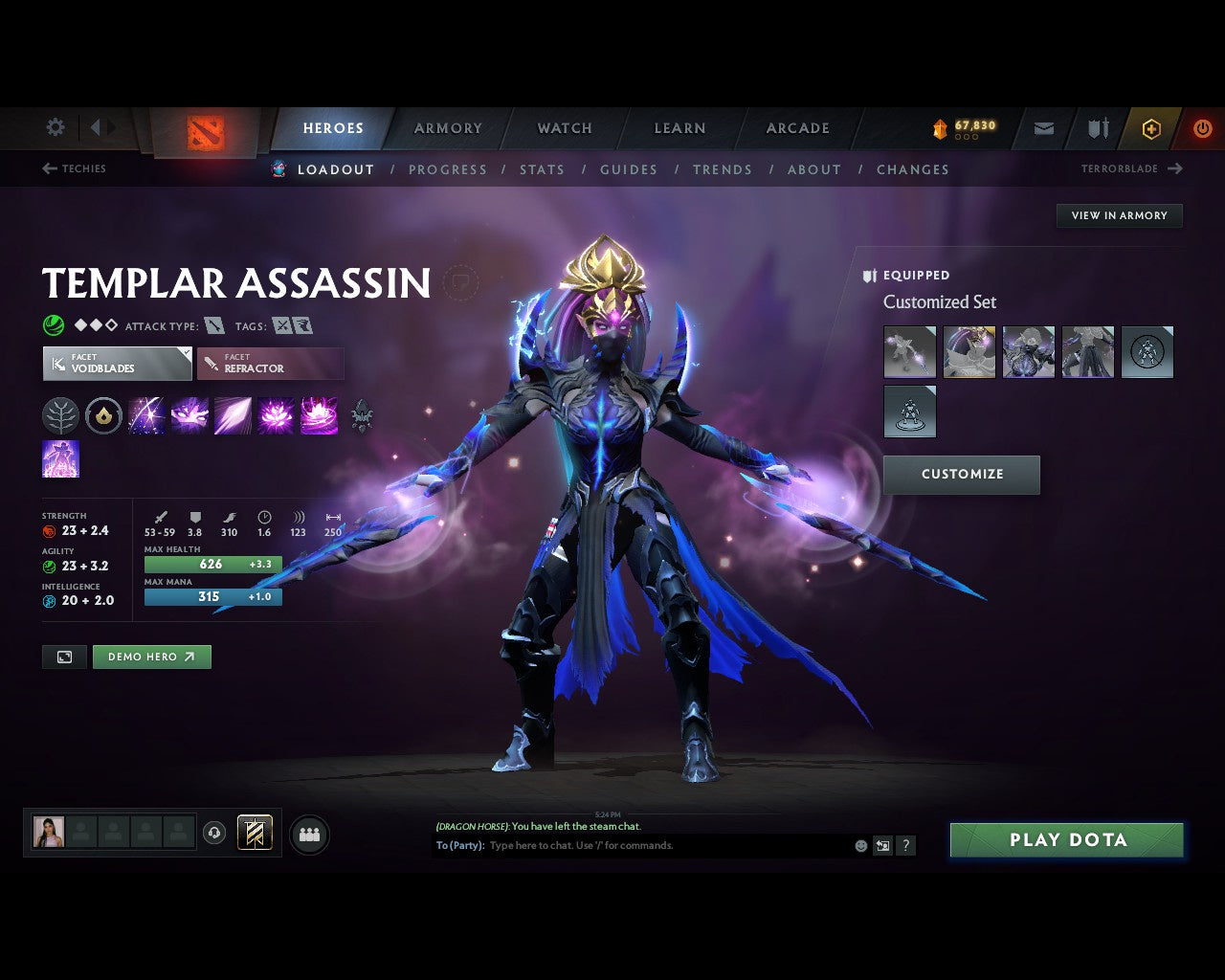Click the Play Dota button
This screenshot has height=980, width=1225.
1066,839
